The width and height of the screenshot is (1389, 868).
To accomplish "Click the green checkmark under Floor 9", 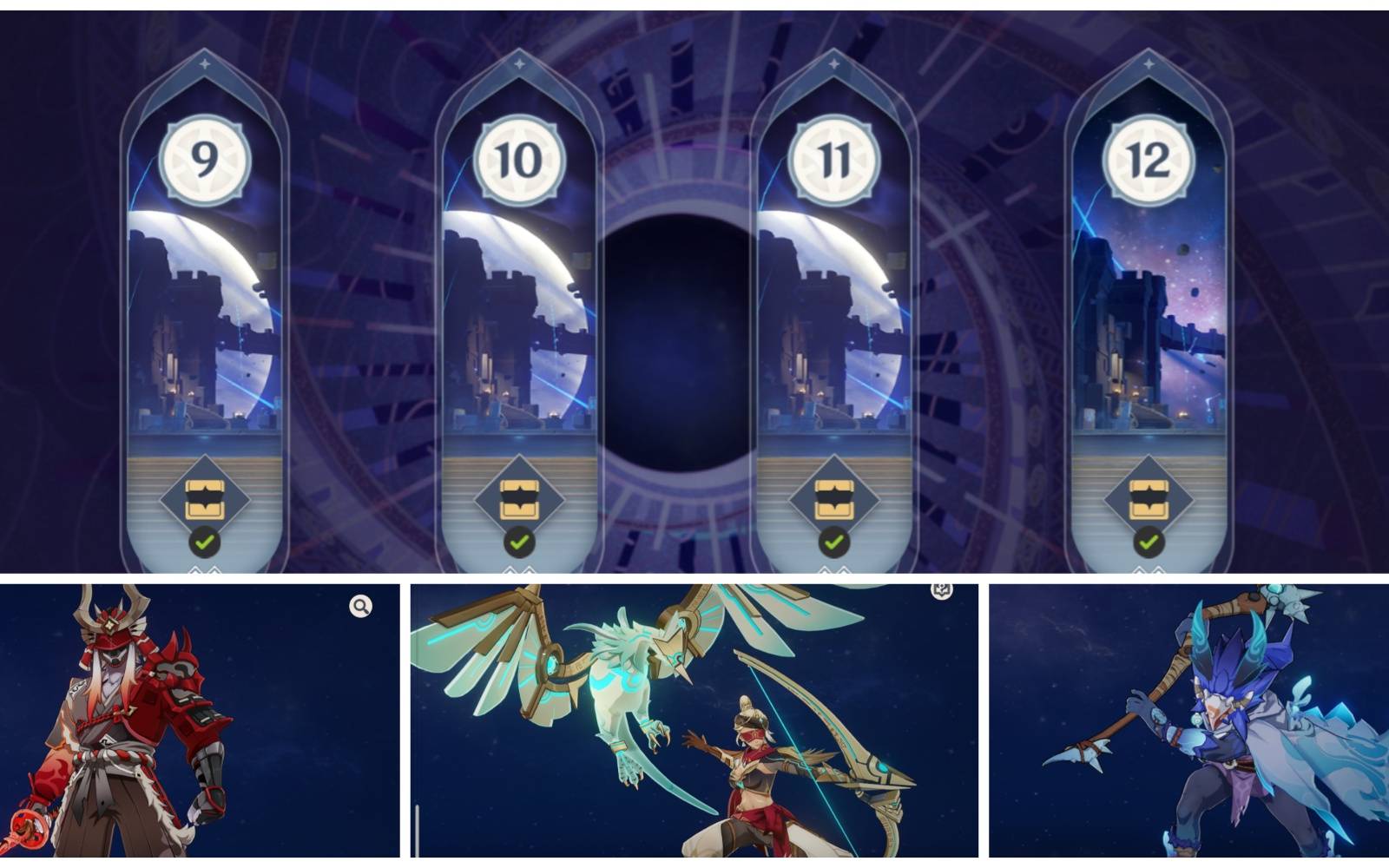I will (x=203, y=541).
